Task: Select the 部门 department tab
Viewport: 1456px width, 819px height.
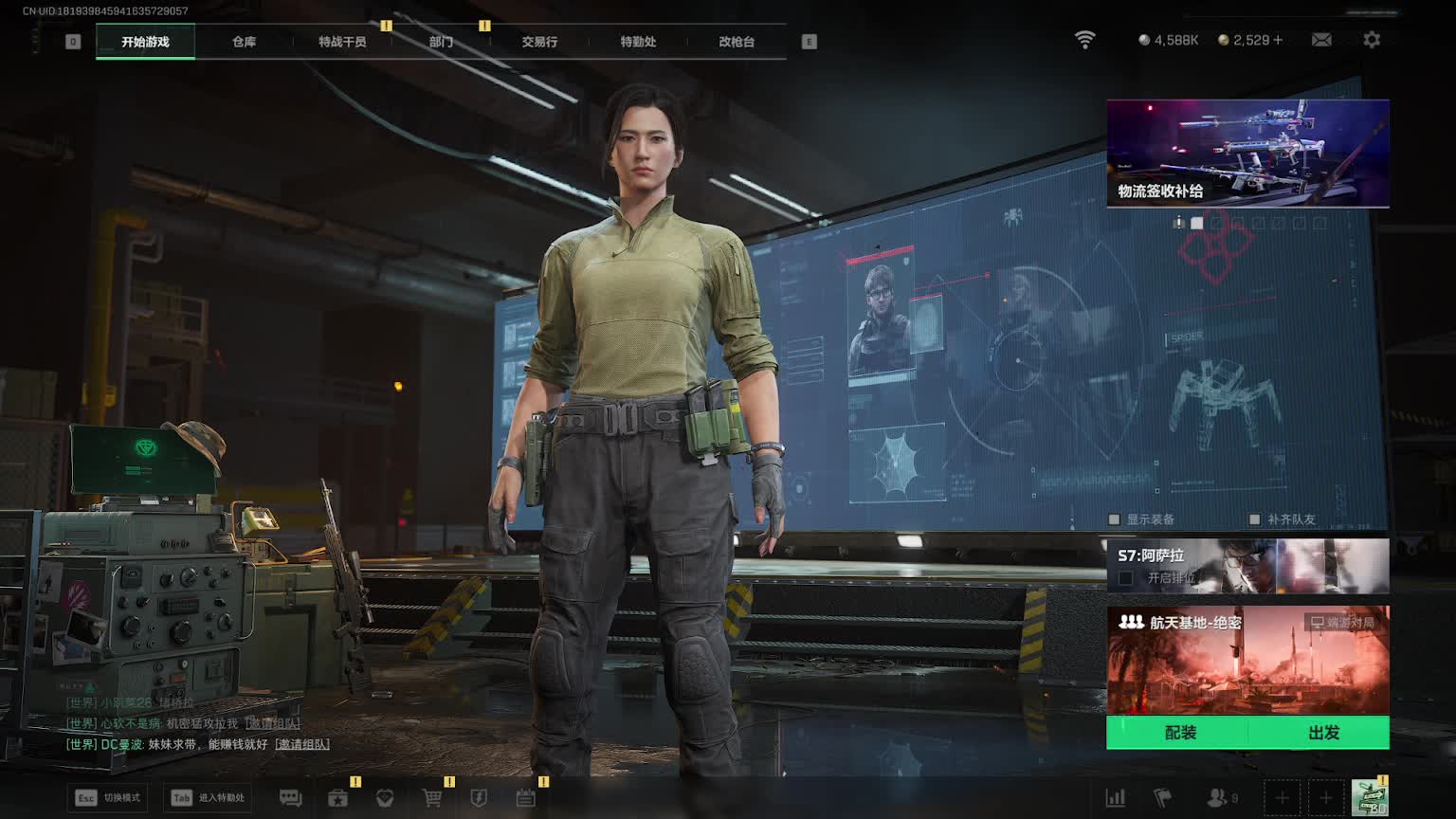Action: [441, 42]
